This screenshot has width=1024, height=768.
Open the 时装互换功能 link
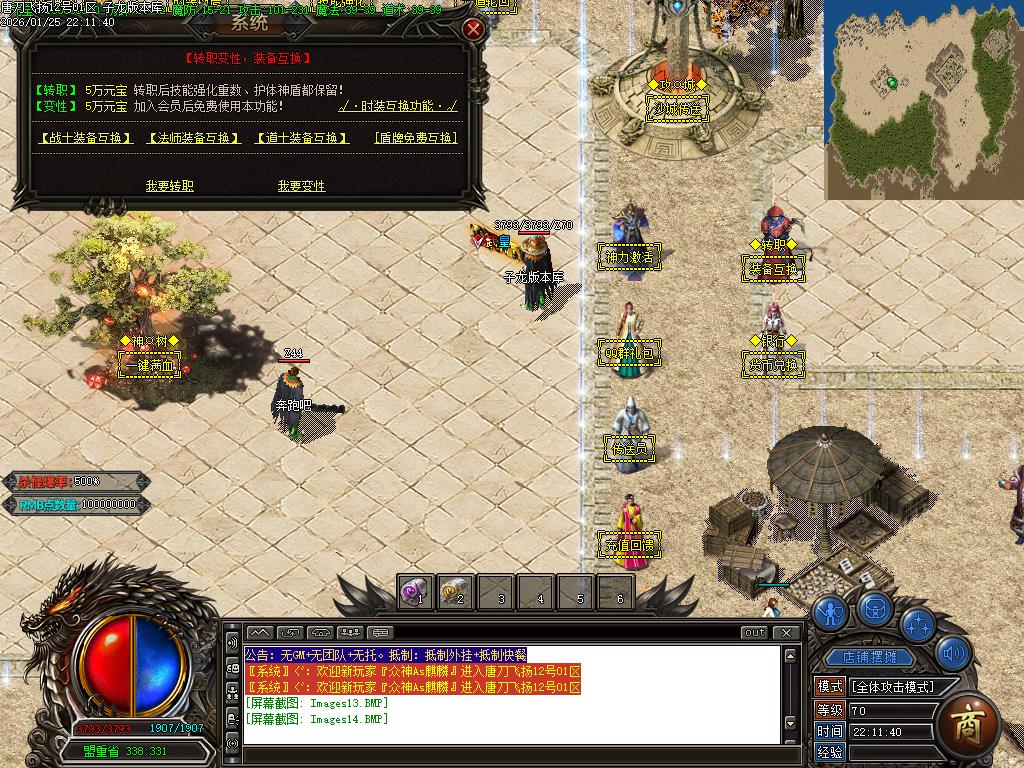point(398,106)
